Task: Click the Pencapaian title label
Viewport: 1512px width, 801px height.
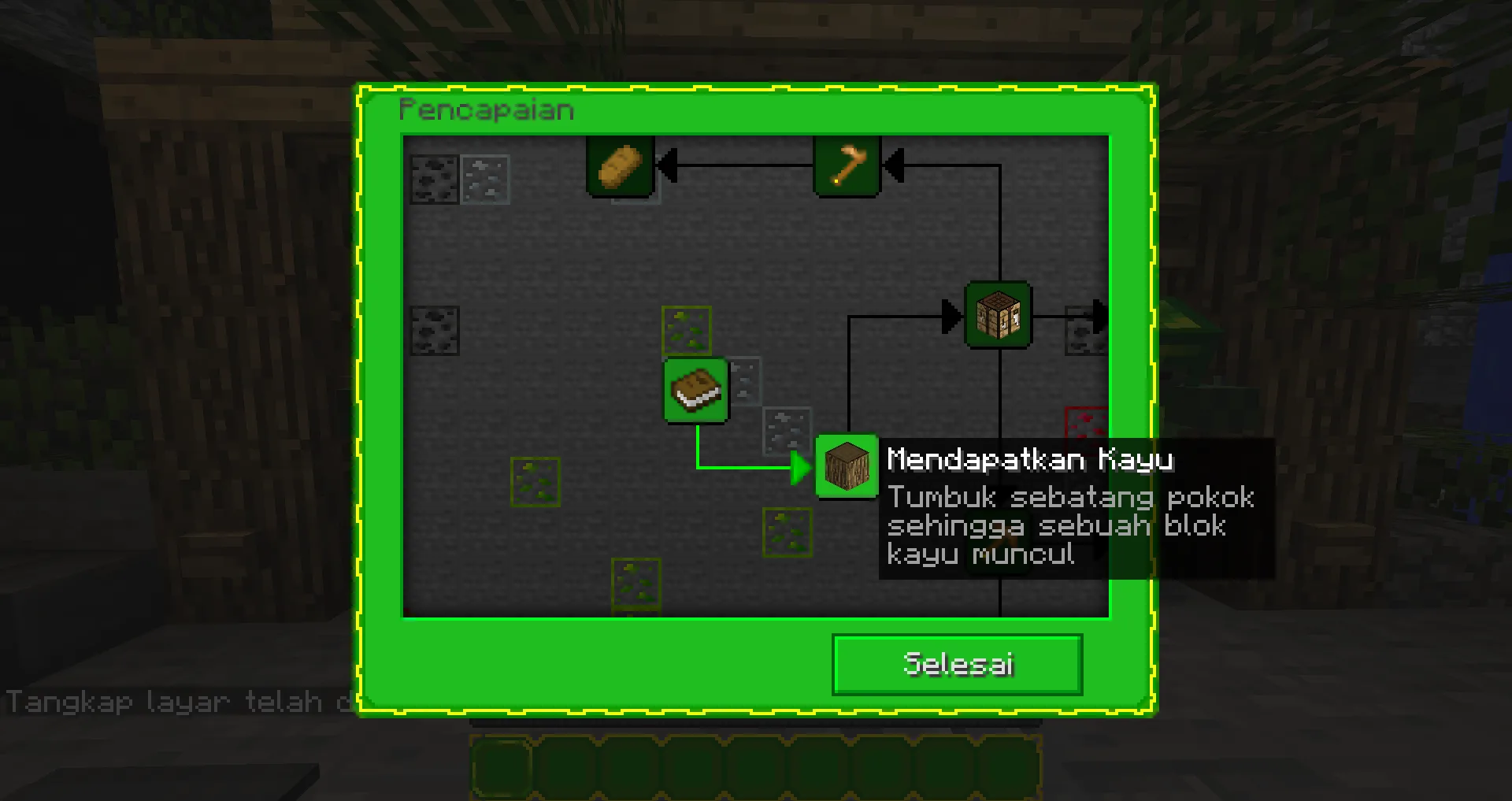Action: tap(485, 109)
